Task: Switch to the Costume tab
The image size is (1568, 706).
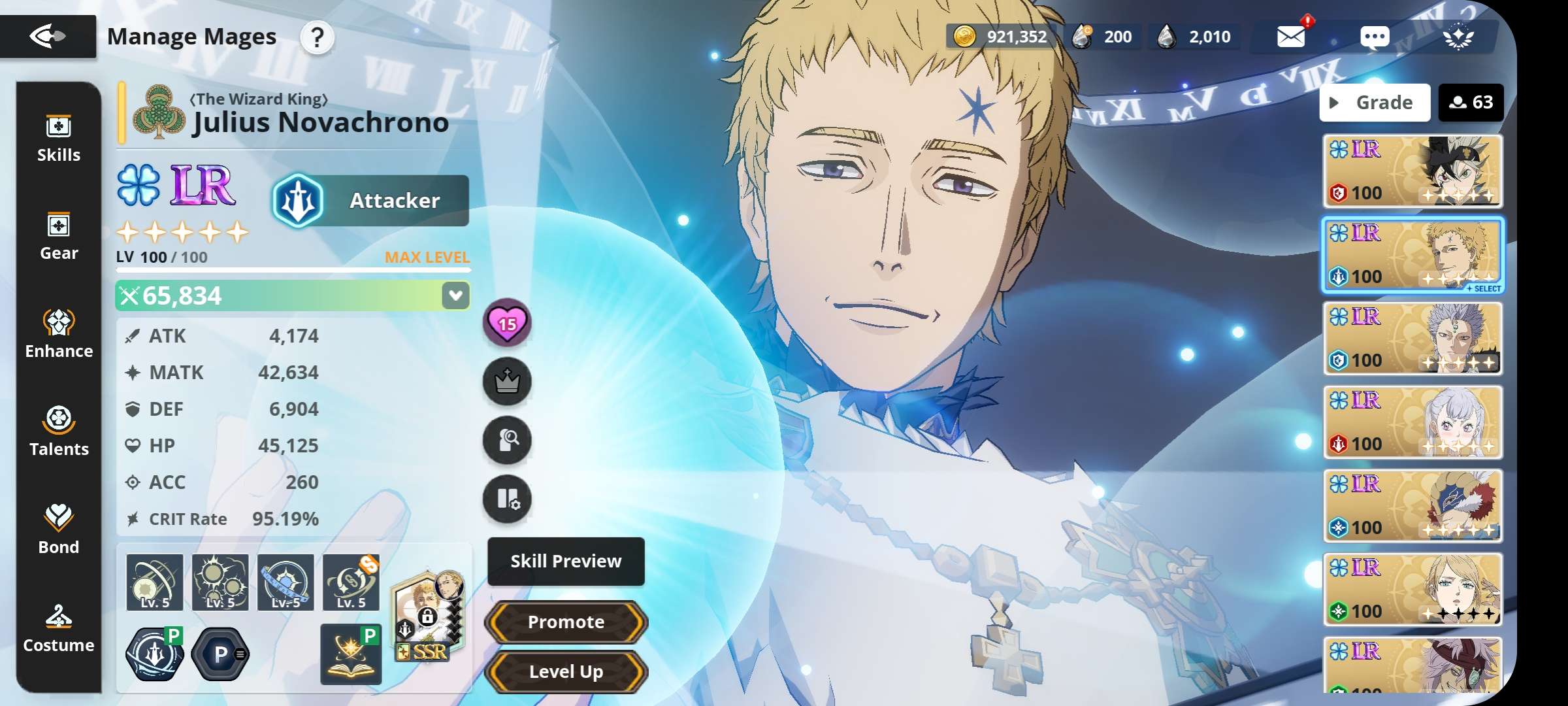Action: (59, 629)
